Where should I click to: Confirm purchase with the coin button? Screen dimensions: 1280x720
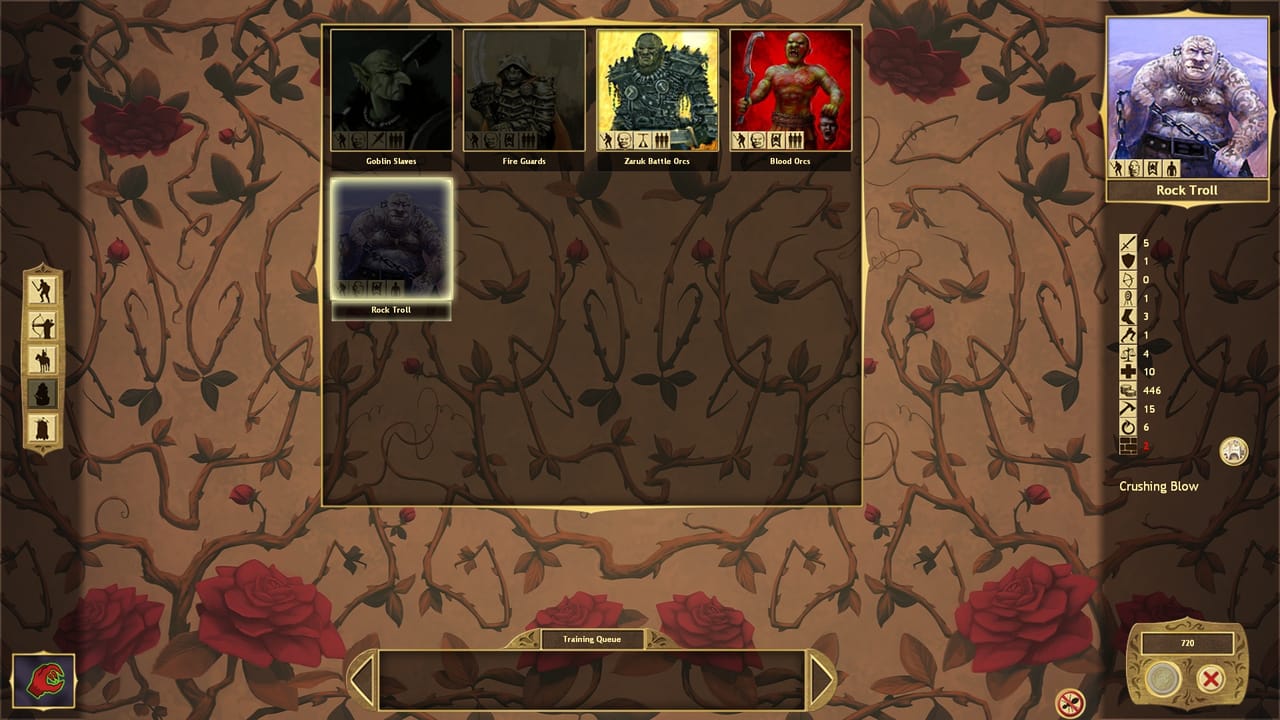[x=1160, y=678]
